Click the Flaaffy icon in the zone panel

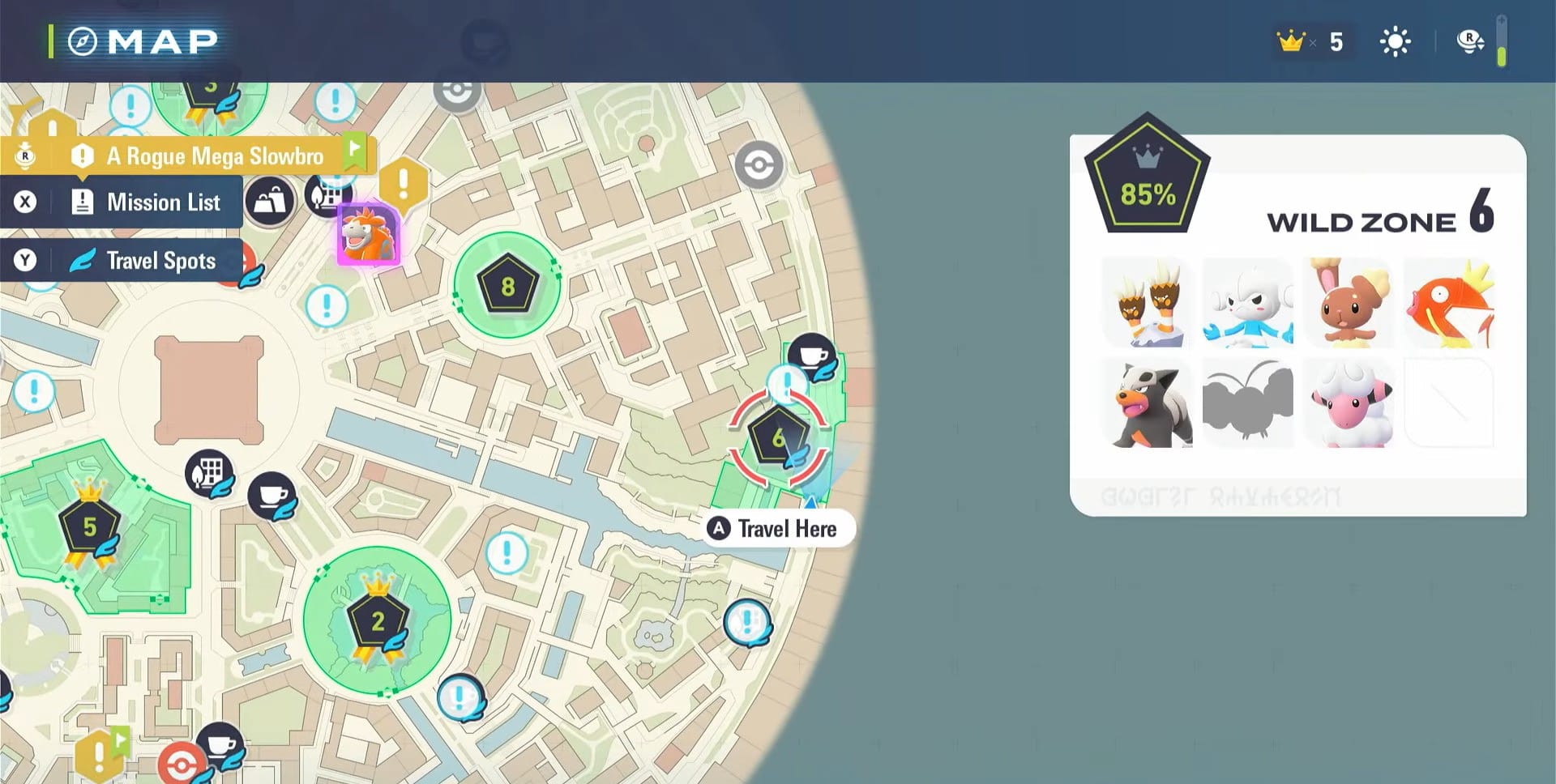click(1347, 403)
